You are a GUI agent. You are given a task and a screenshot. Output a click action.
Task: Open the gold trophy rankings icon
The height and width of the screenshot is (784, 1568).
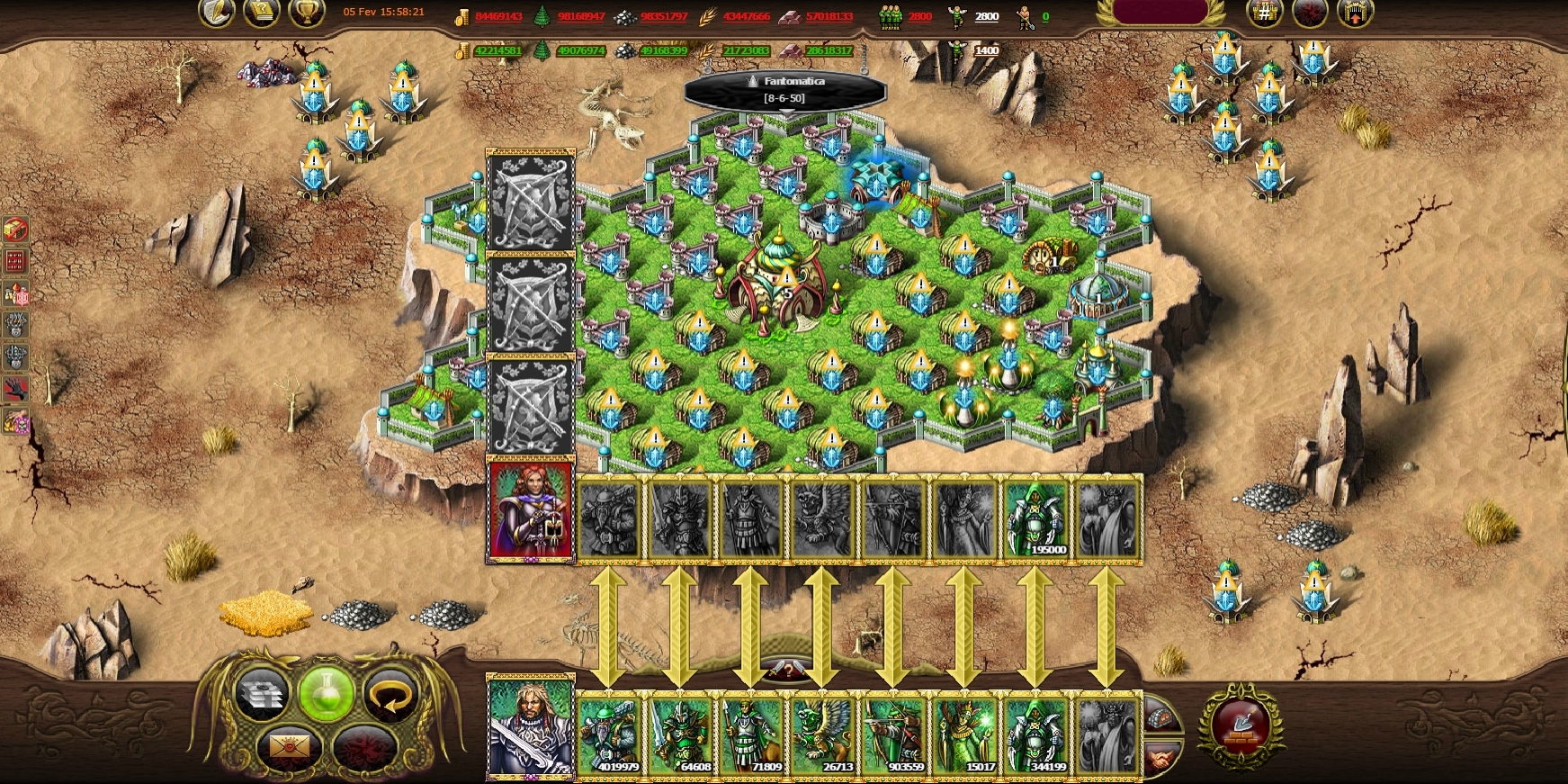(306, 13)
